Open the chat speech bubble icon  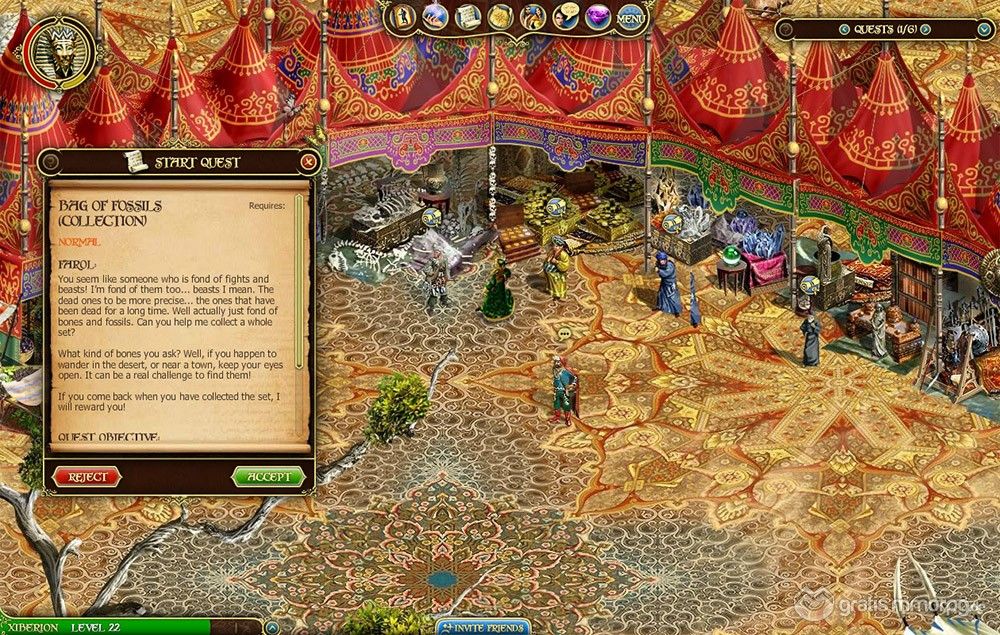tap(564, 17)
